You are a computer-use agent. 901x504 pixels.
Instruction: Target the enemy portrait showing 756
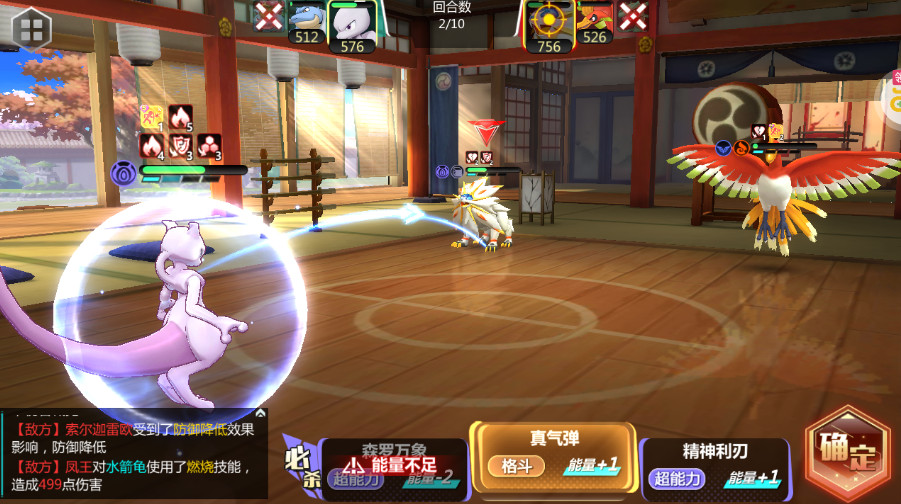(x=549, y=24)
